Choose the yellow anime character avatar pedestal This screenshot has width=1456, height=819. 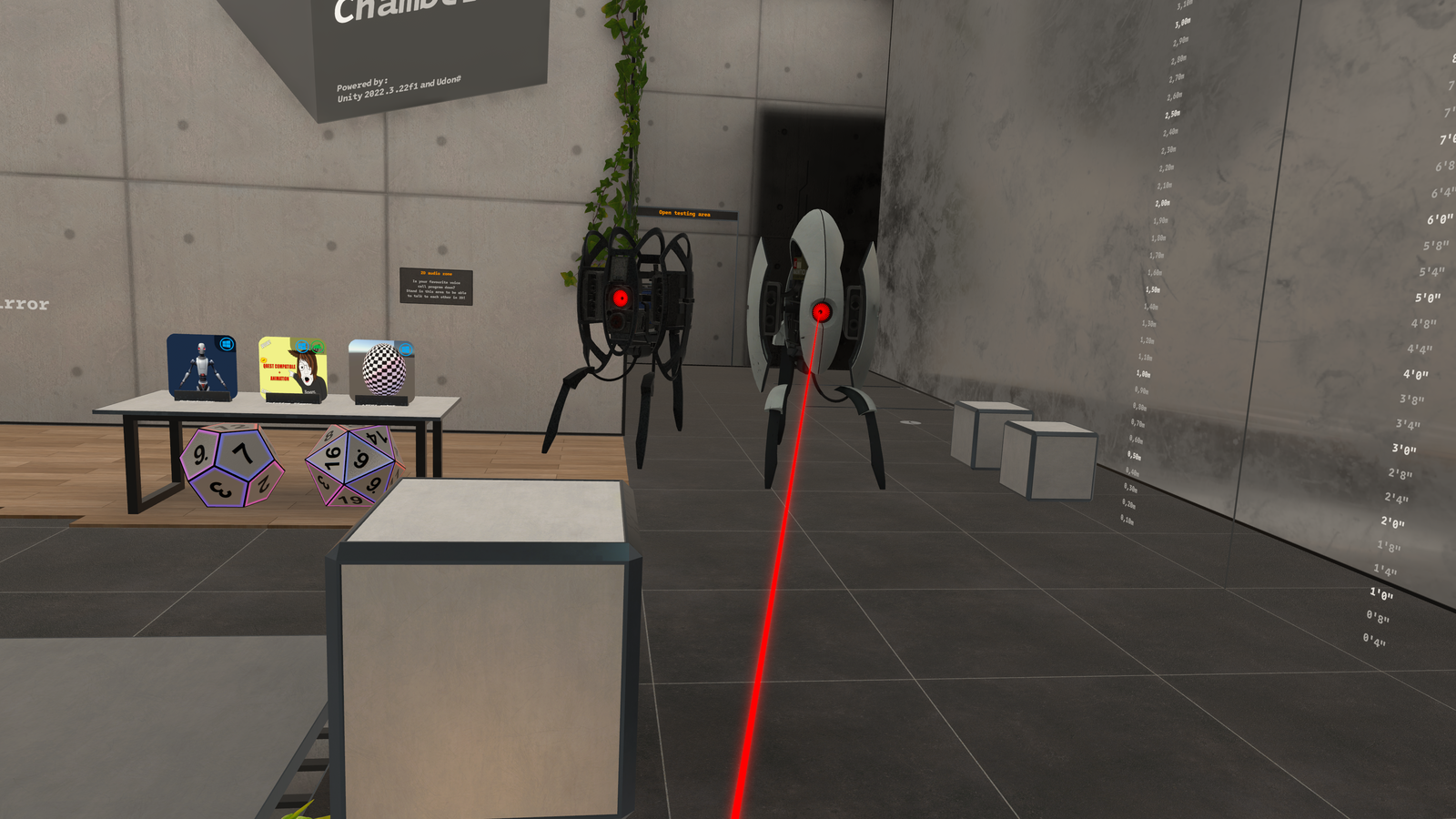[x=292, y=369]
